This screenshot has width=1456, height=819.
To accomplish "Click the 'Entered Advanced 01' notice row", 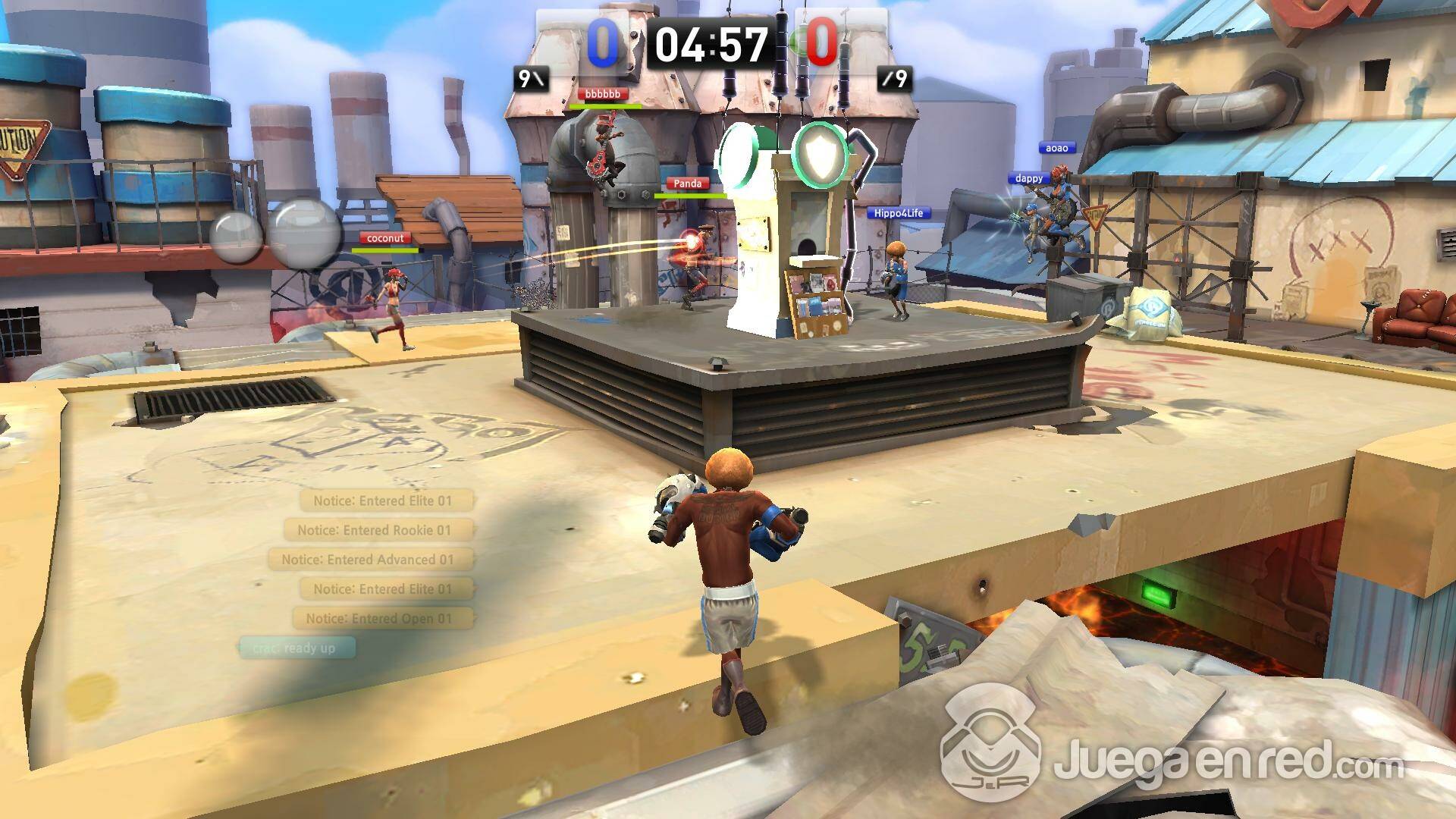I will point(370,560).
